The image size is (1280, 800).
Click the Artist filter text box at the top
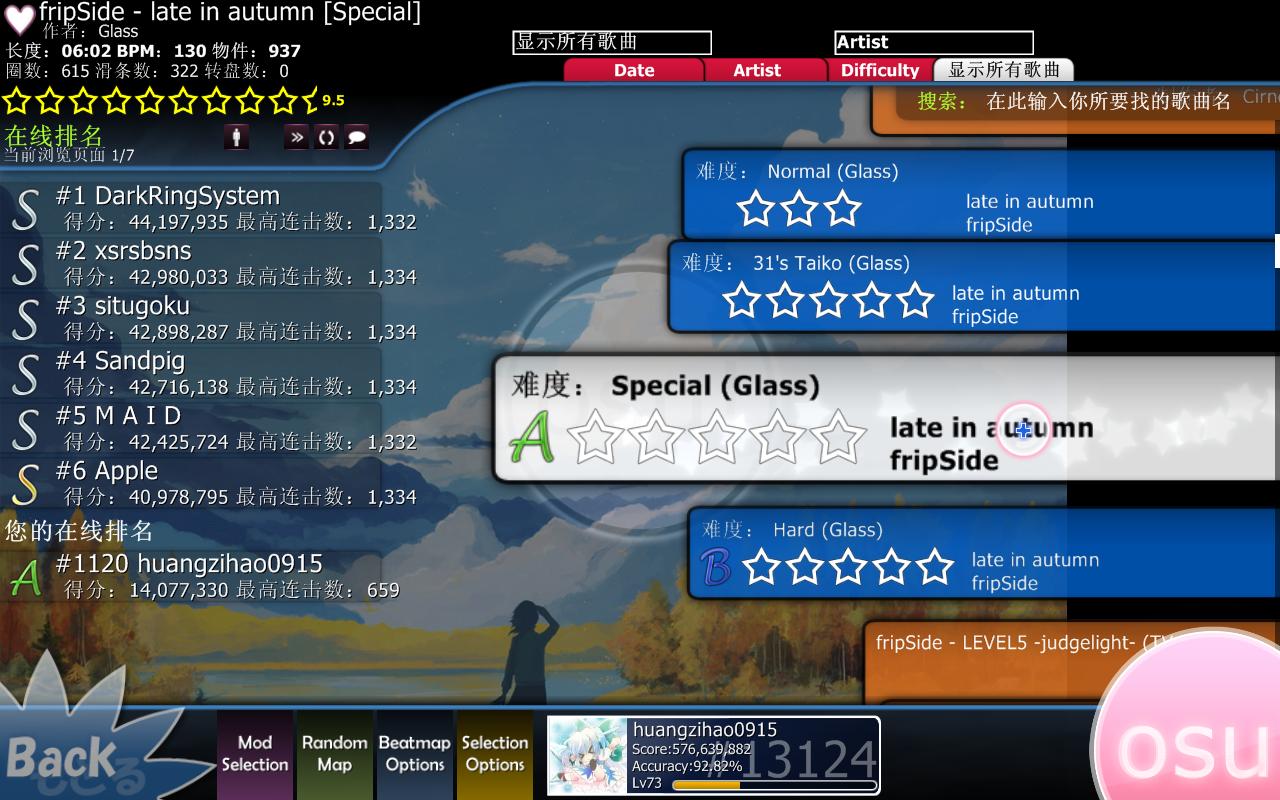[932, 42]
